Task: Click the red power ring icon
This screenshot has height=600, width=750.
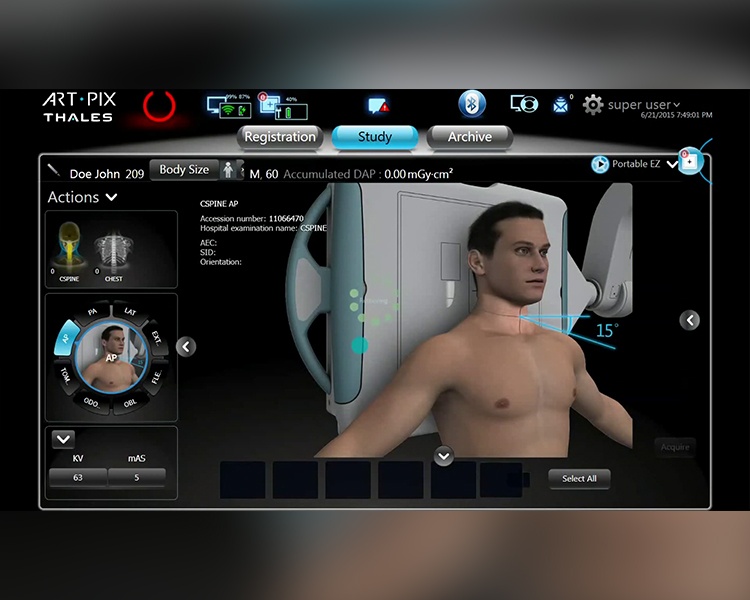Action: [159, 105]
